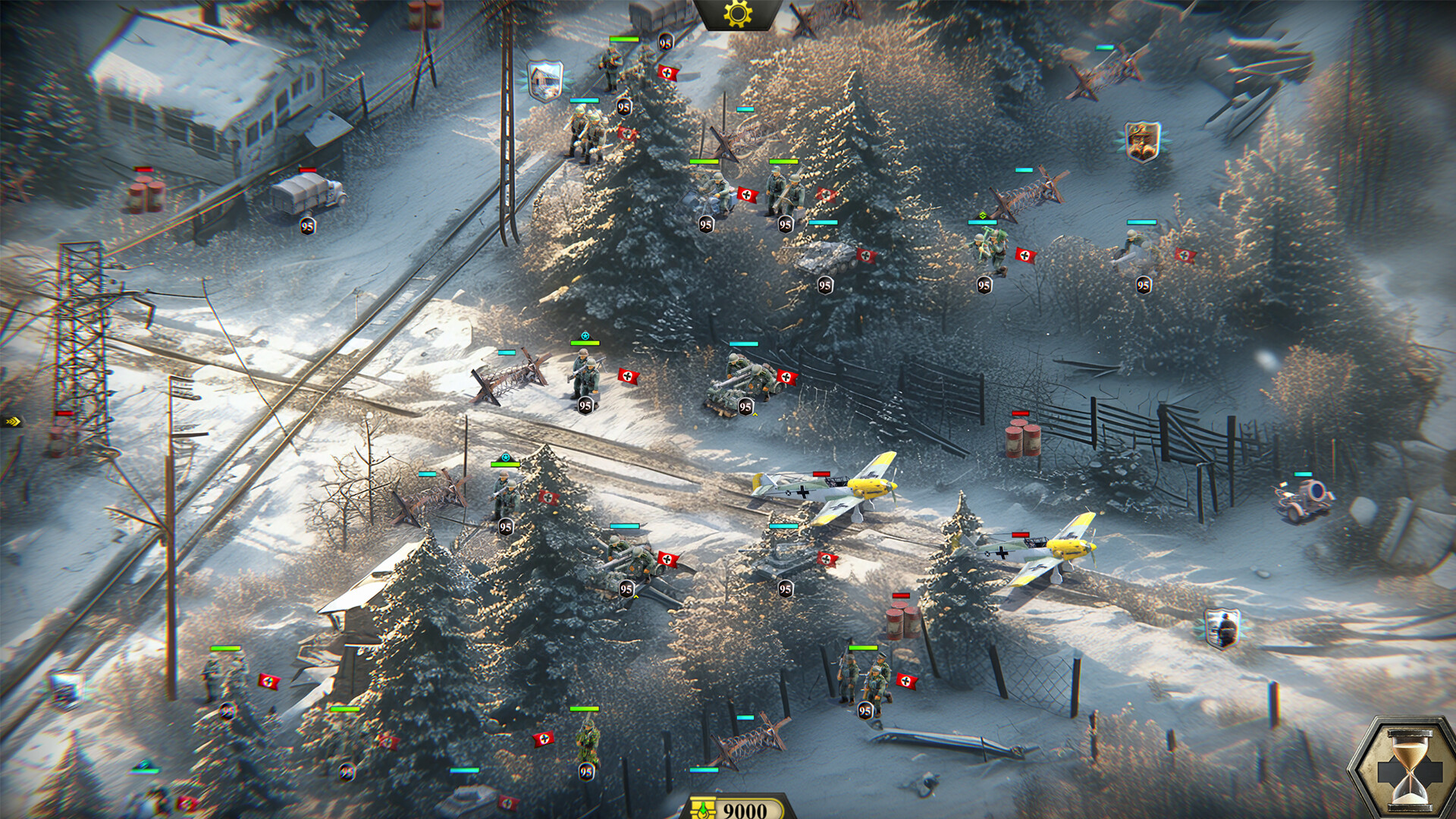This screenshot has height=819, width=1456.
Task: Expand the yellow chevron side tab
Action: [12, 421]
